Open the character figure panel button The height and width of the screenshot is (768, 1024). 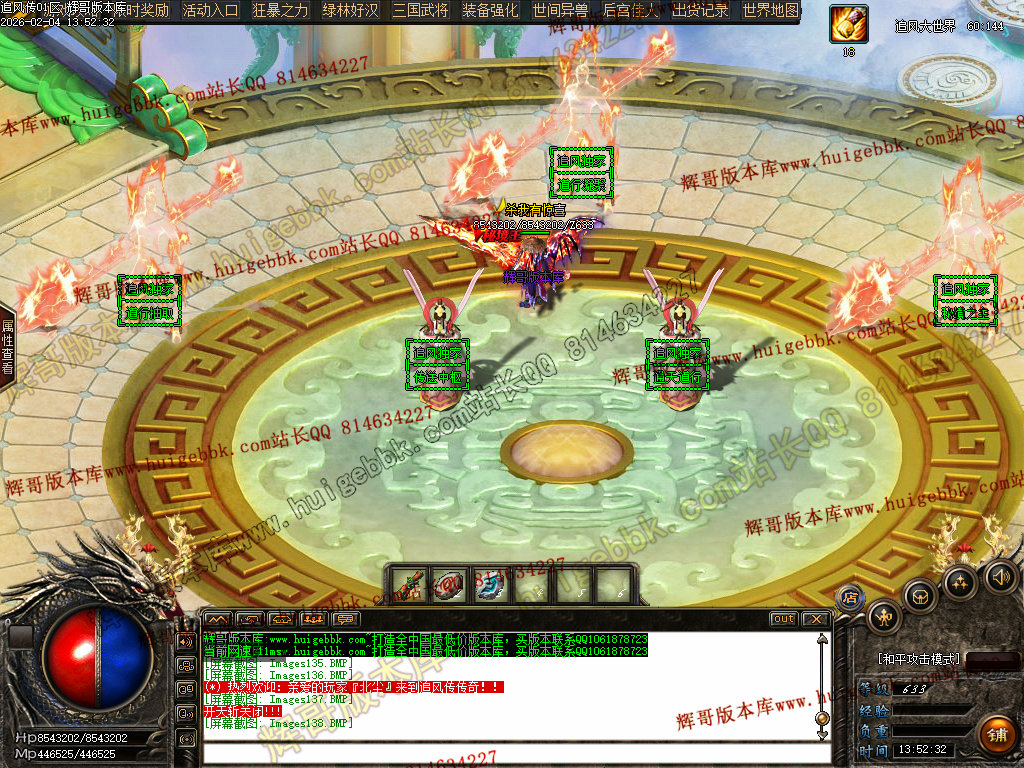884,617
